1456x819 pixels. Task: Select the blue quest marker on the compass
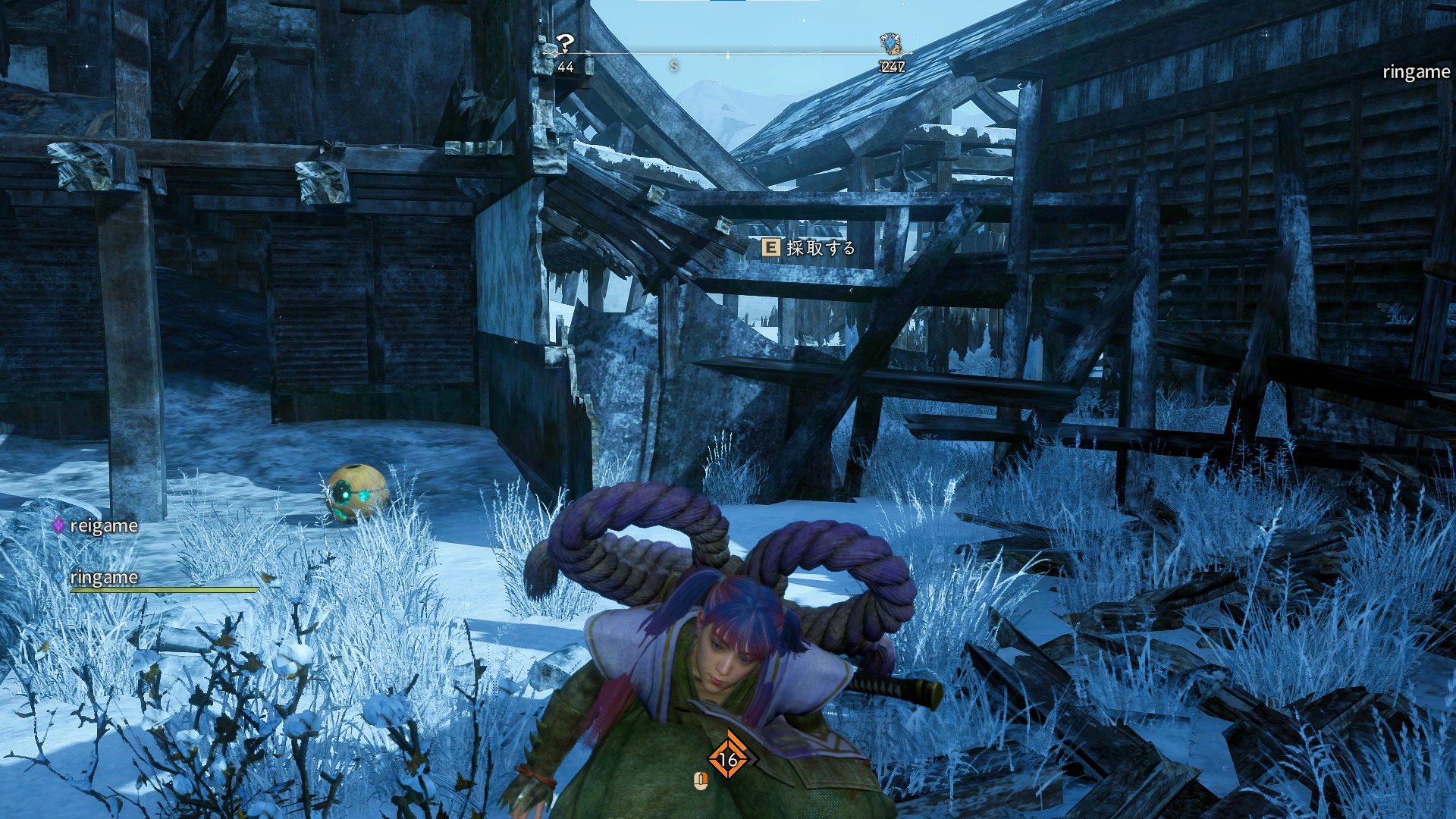(x=890, y=44)
